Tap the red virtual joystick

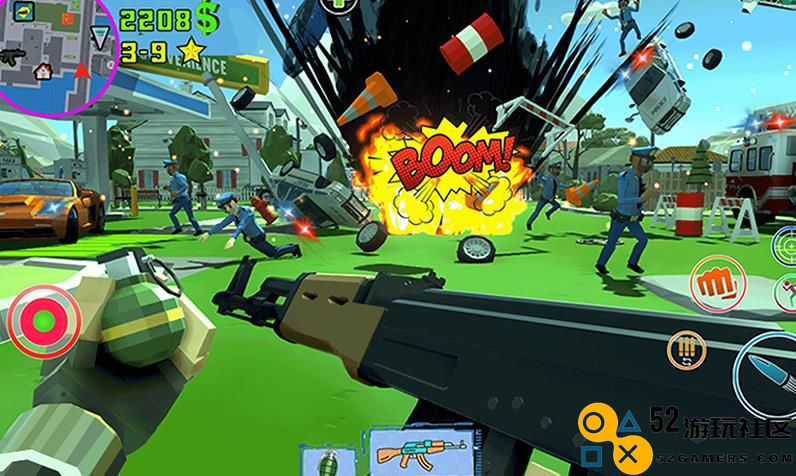click(x=43, y=321)
